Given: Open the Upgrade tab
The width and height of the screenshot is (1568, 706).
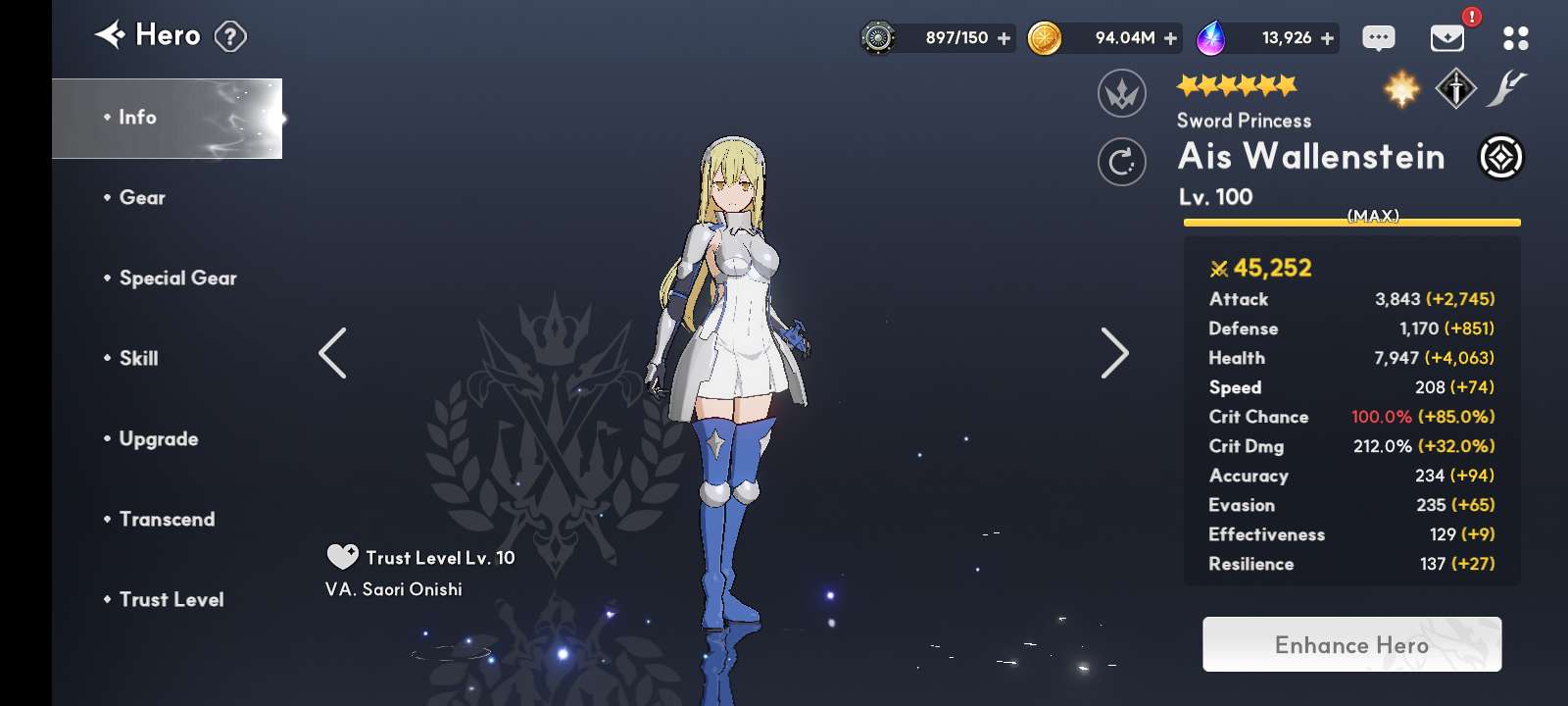Looking at the screenshot, I should 158,439.
